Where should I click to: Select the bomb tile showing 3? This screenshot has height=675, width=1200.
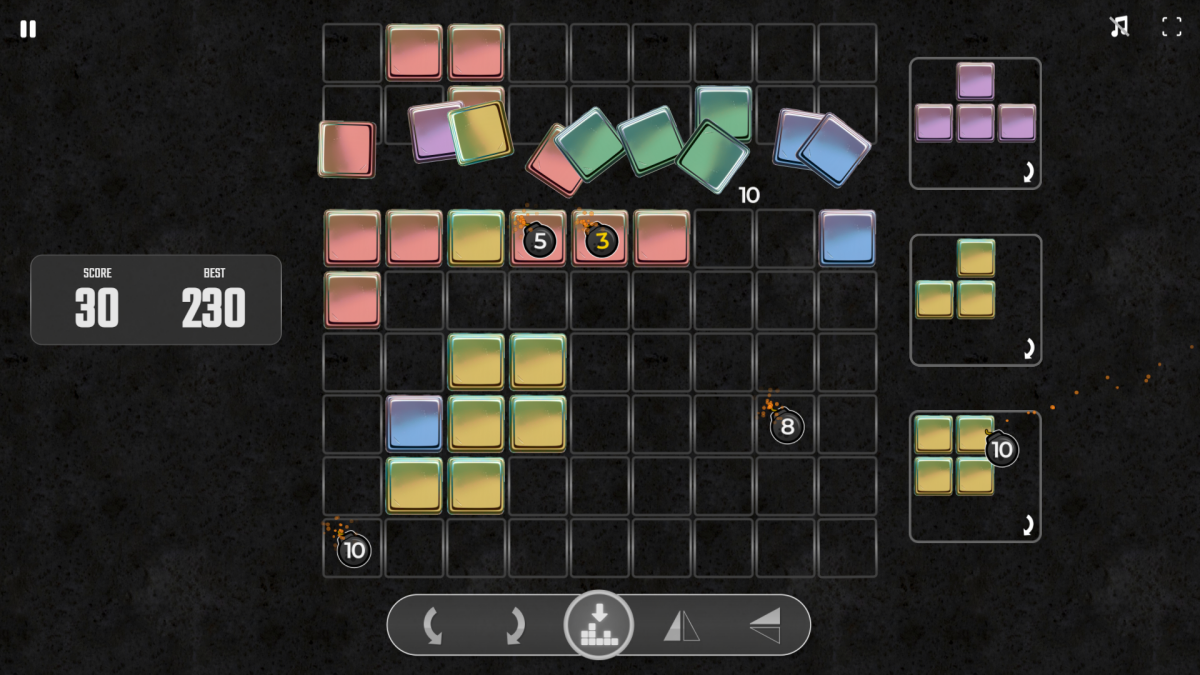(601, 240)
